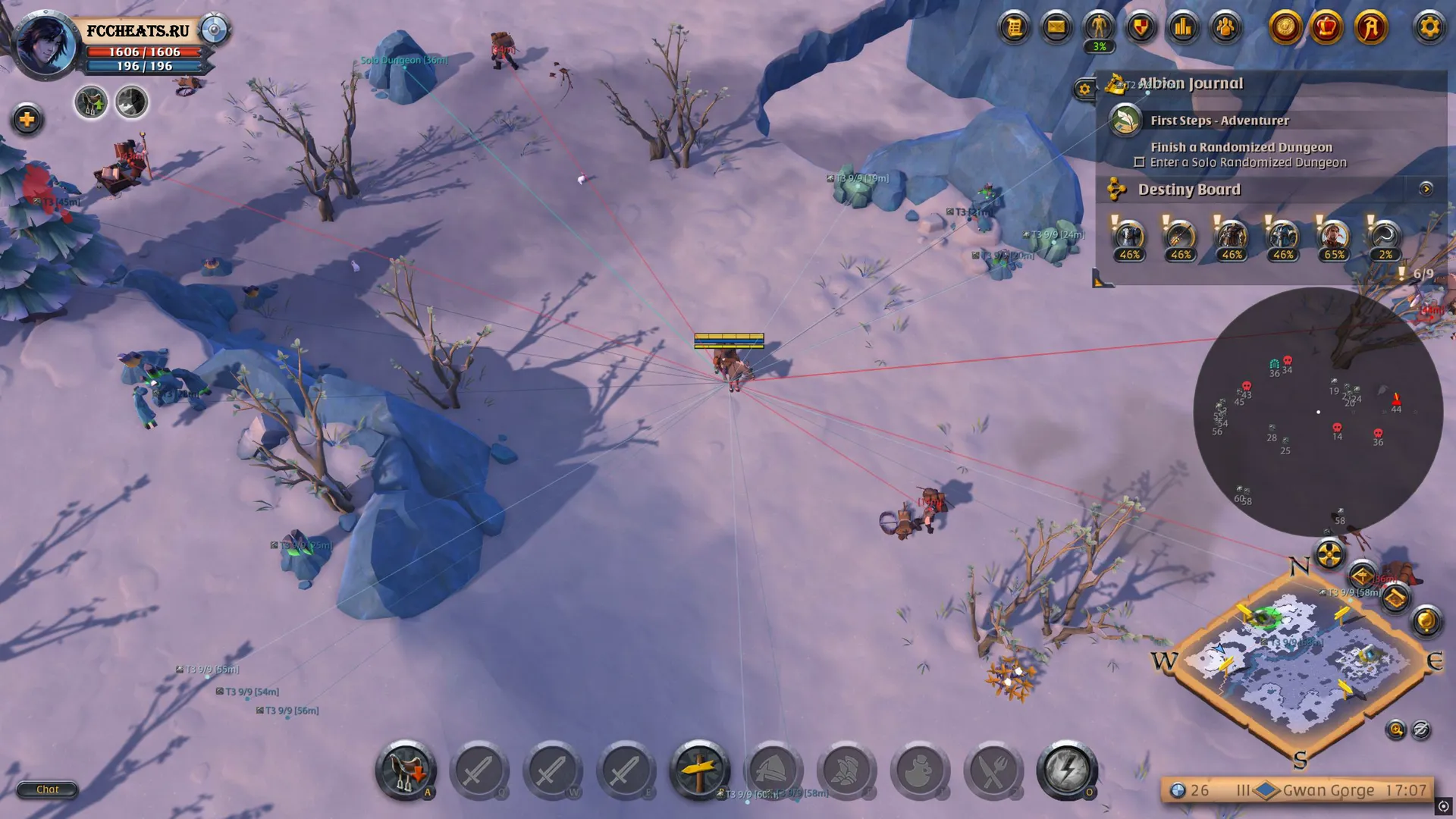Zoom in the minimap with magnifier button
Viewport: 1456px width, 819px height.
pyautogui.click(x=1395, y=730)
